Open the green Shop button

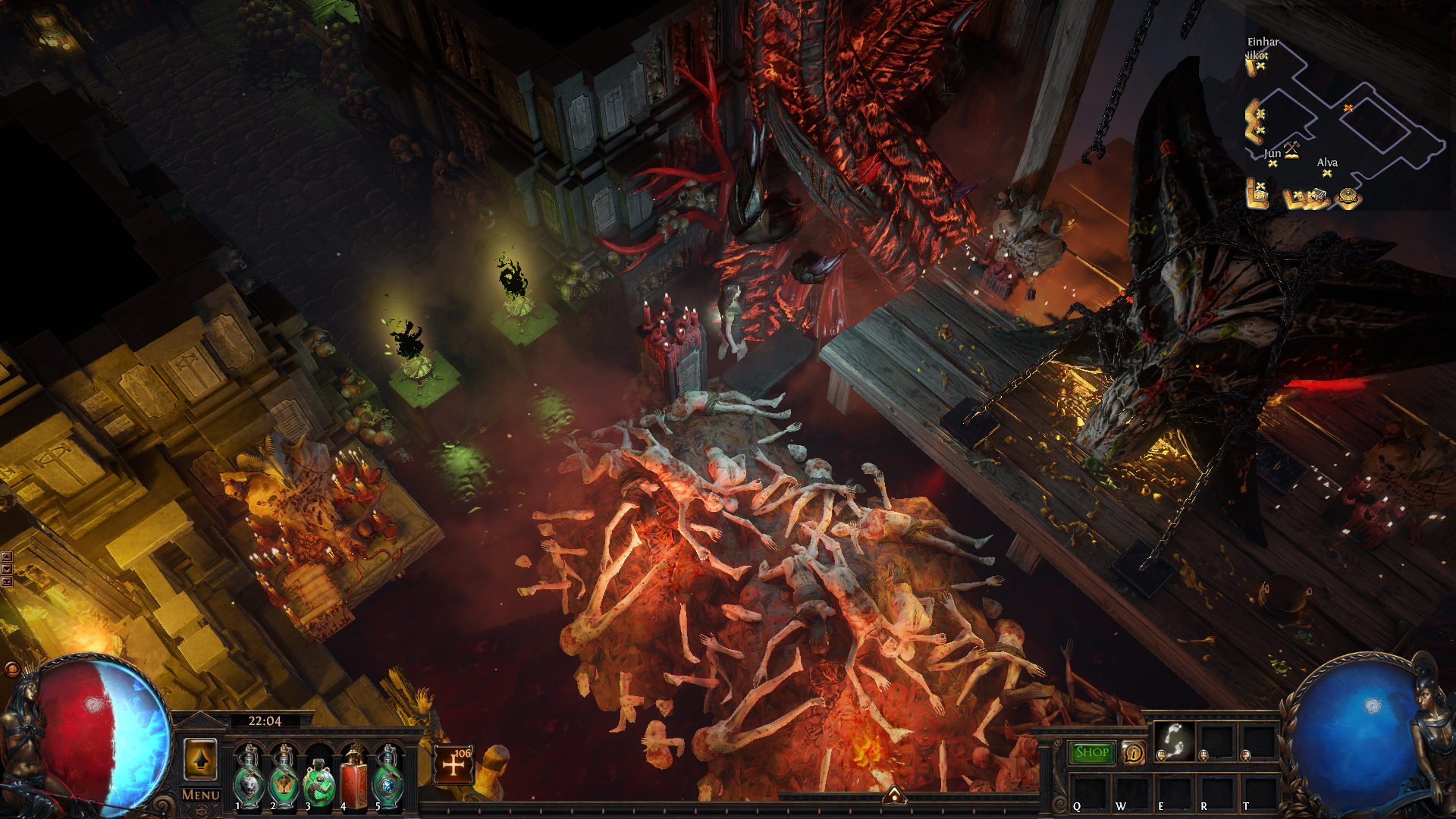(x=1091, y=752)
